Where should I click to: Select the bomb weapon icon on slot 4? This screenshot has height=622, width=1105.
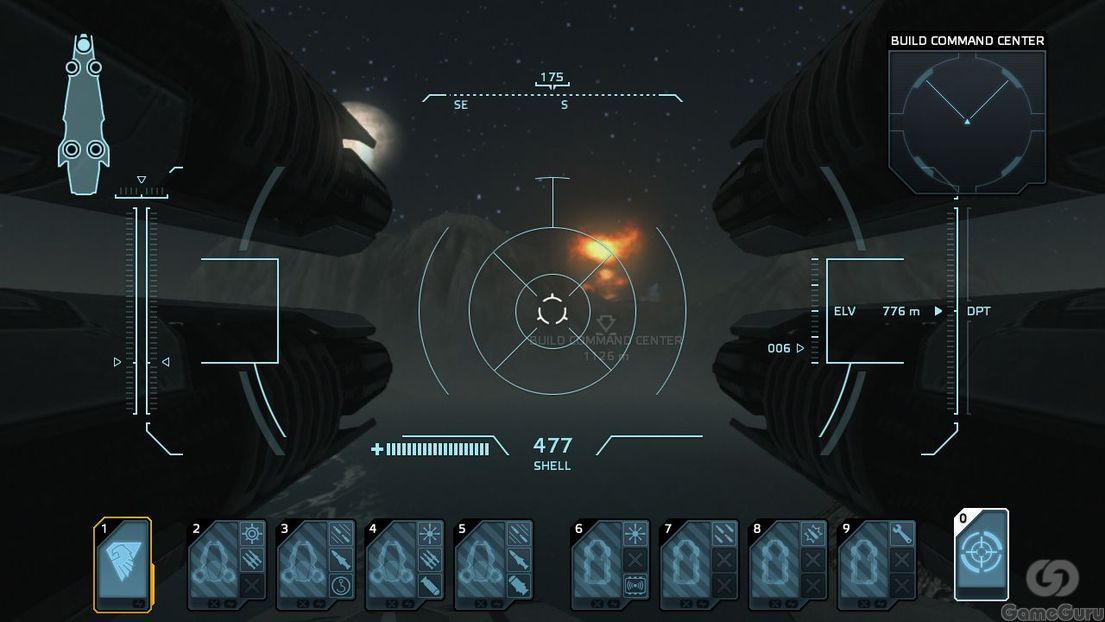431,585
